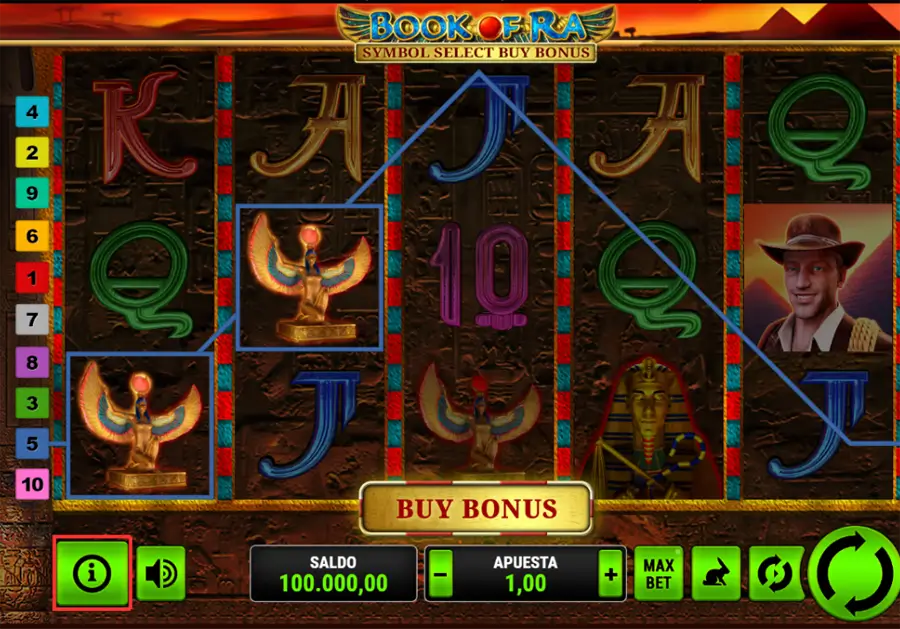Show payline number 5 marker
900x629 pixels.
(32, 443)
